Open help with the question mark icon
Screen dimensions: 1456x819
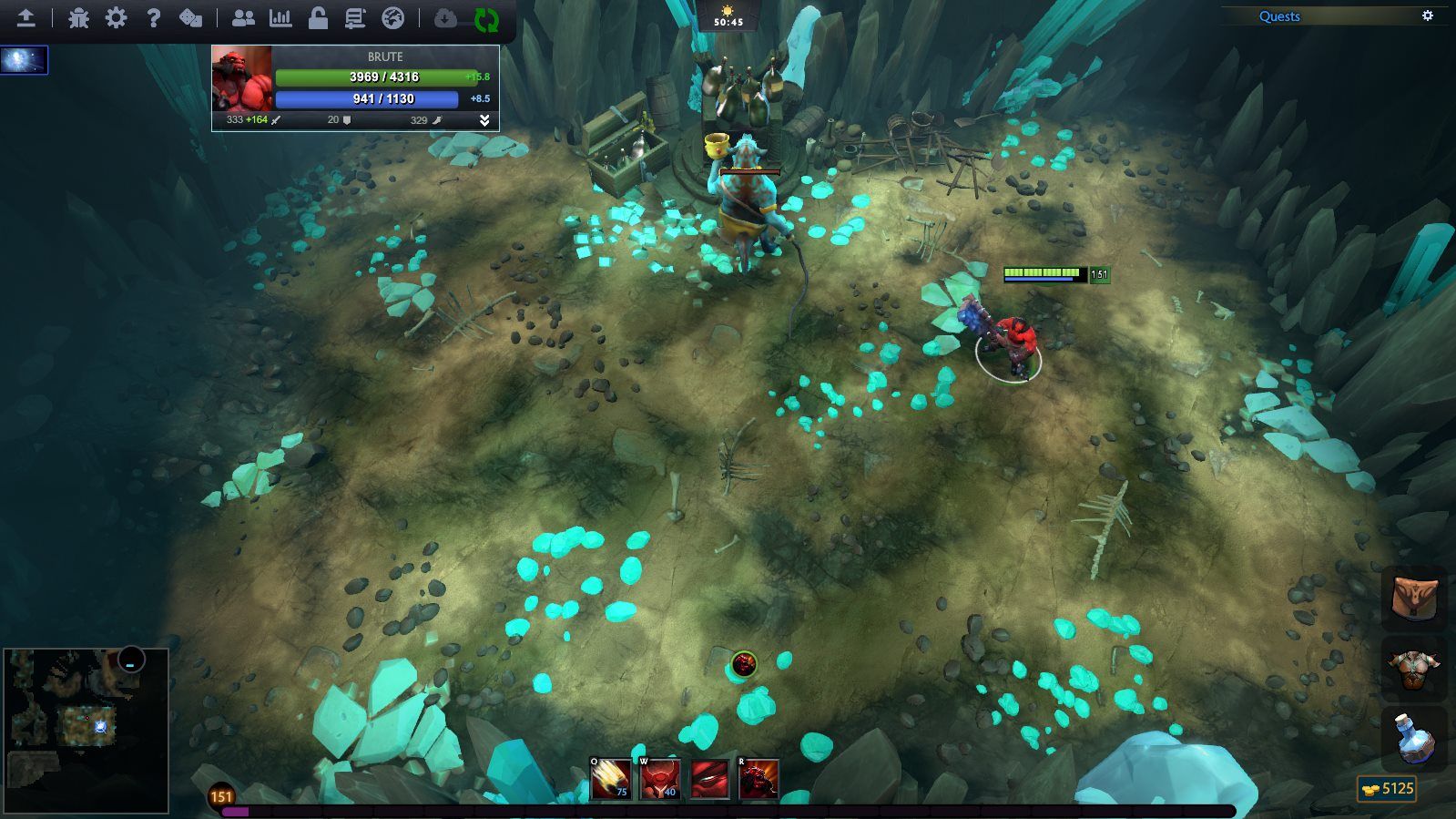(x=154, y=18)
